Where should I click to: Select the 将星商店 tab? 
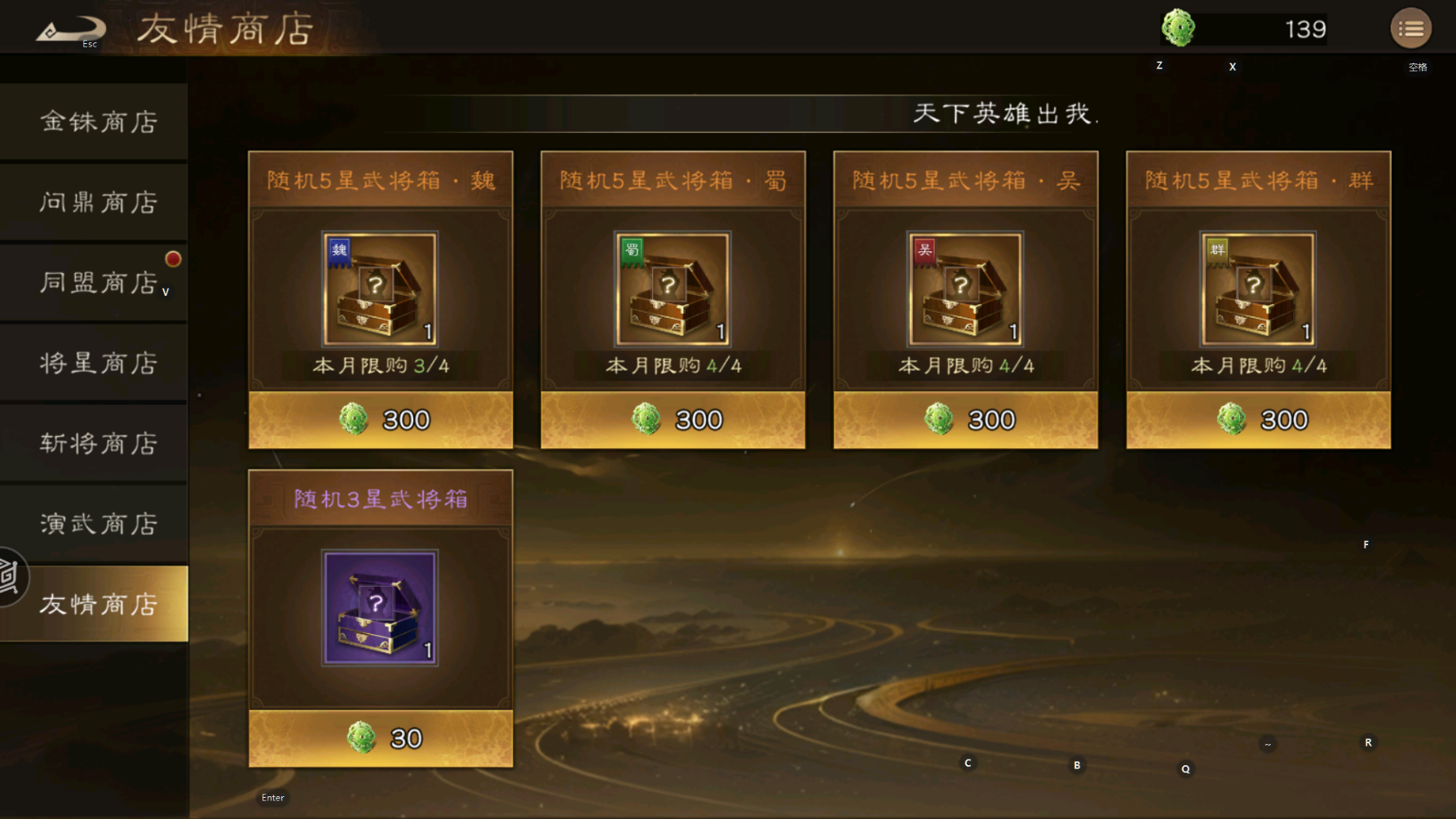[x=98, y=363]
